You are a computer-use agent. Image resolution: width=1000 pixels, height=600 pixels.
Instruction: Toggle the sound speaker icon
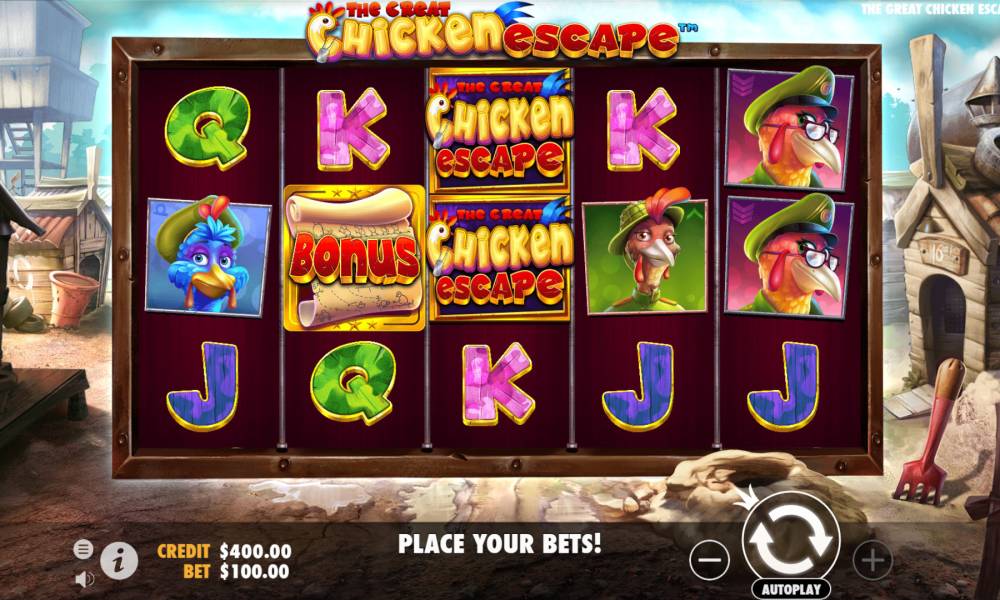coord(84,577)
